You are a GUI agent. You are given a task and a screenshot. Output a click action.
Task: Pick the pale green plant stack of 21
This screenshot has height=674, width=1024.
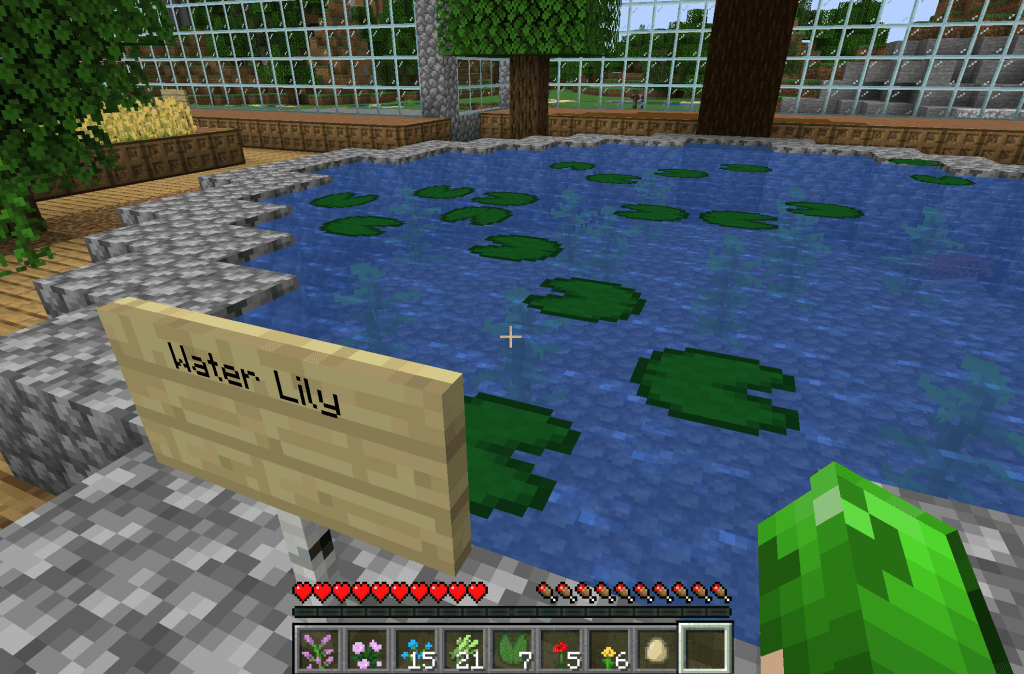463,651
